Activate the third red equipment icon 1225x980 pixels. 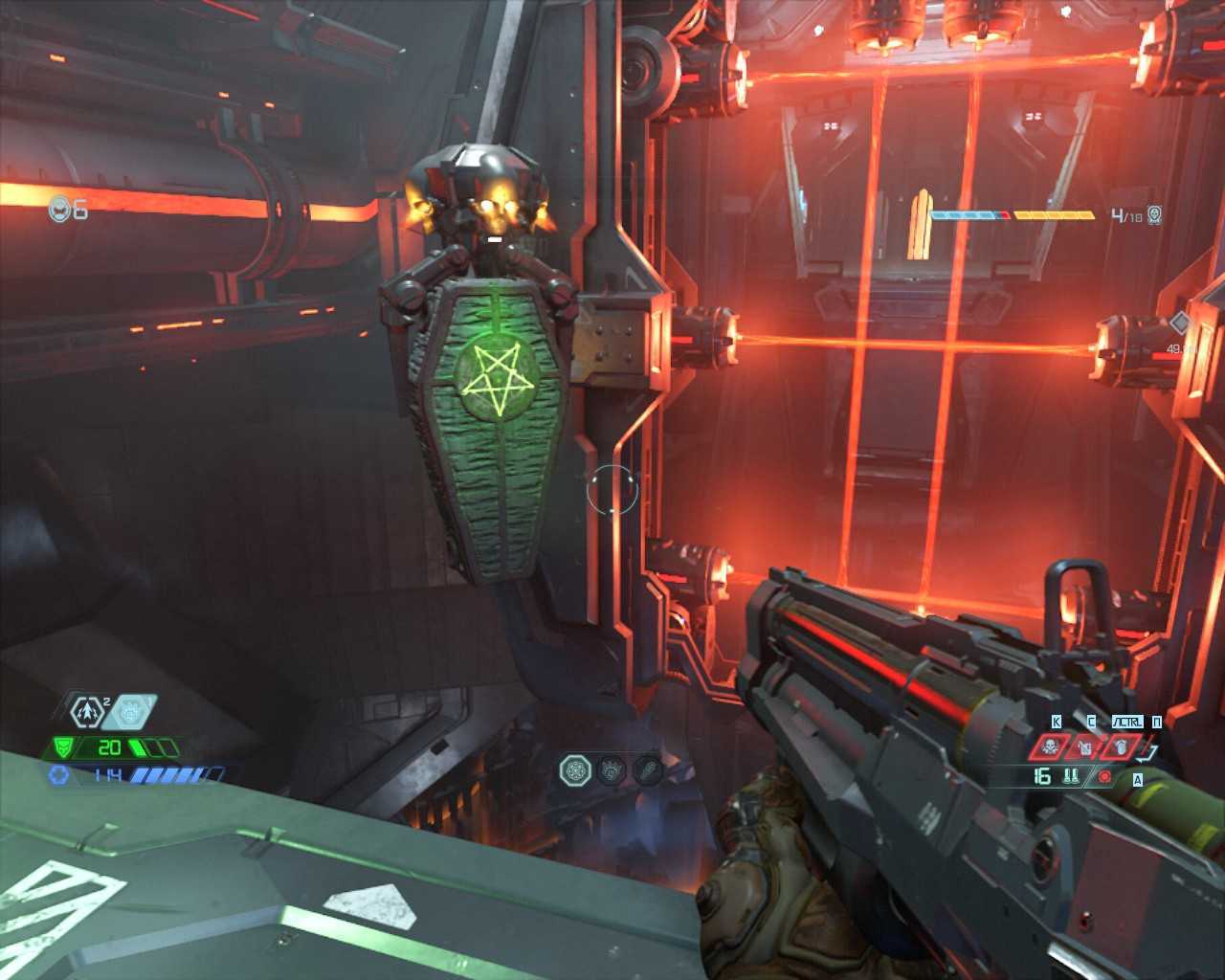1121,746
